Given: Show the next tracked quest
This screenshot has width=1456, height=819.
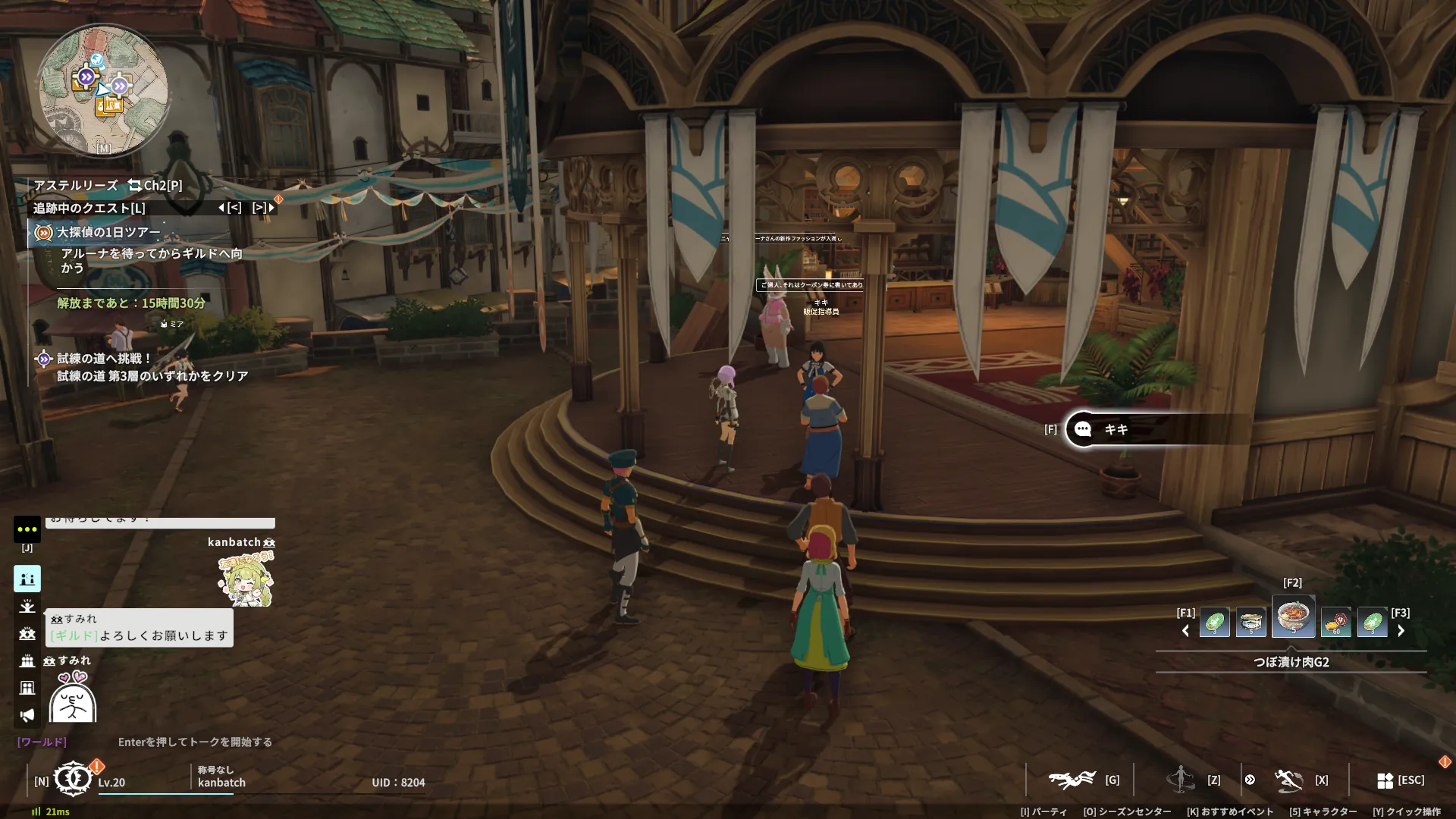Looking at the screenshot, I should coord(263,207).
